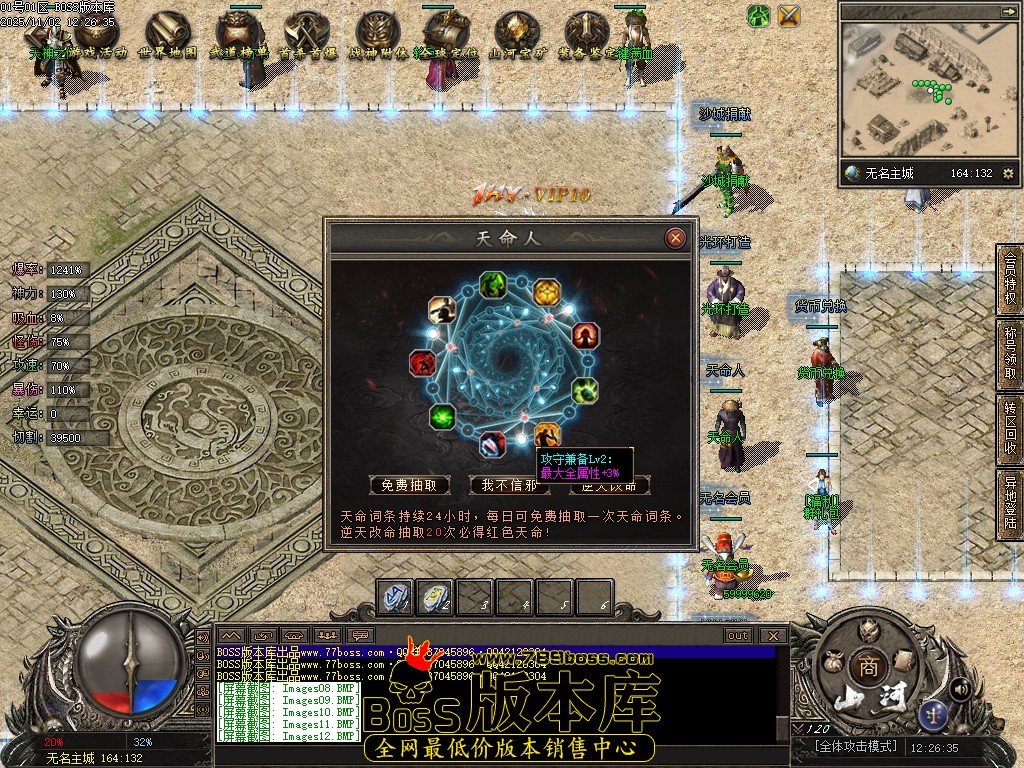Close the chat window with X

pos(772,635)
